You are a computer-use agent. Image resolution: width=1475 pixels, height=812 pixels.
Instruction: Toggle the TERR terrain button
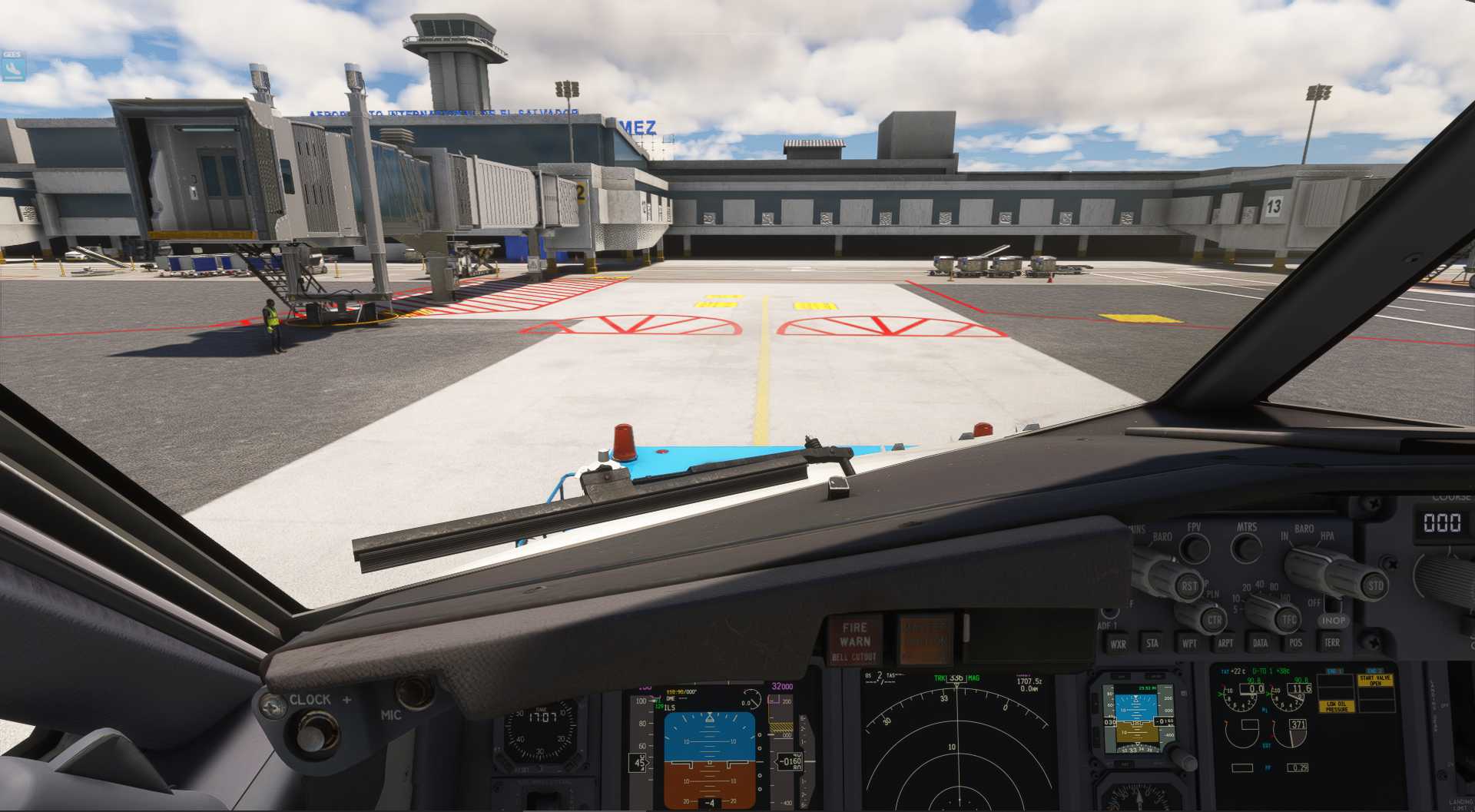tap(1331, 642)
